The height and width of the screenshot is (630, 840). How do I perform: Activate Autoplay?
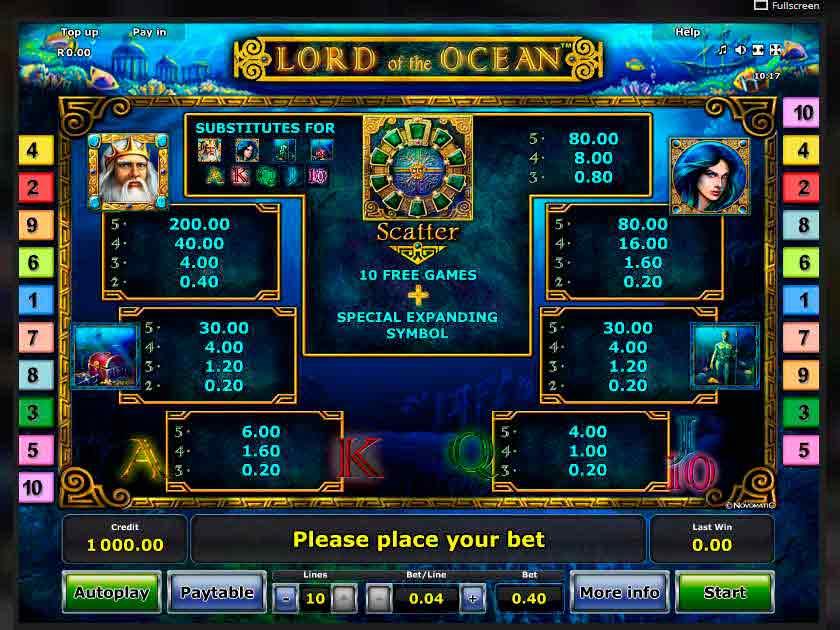click(111, 592)
